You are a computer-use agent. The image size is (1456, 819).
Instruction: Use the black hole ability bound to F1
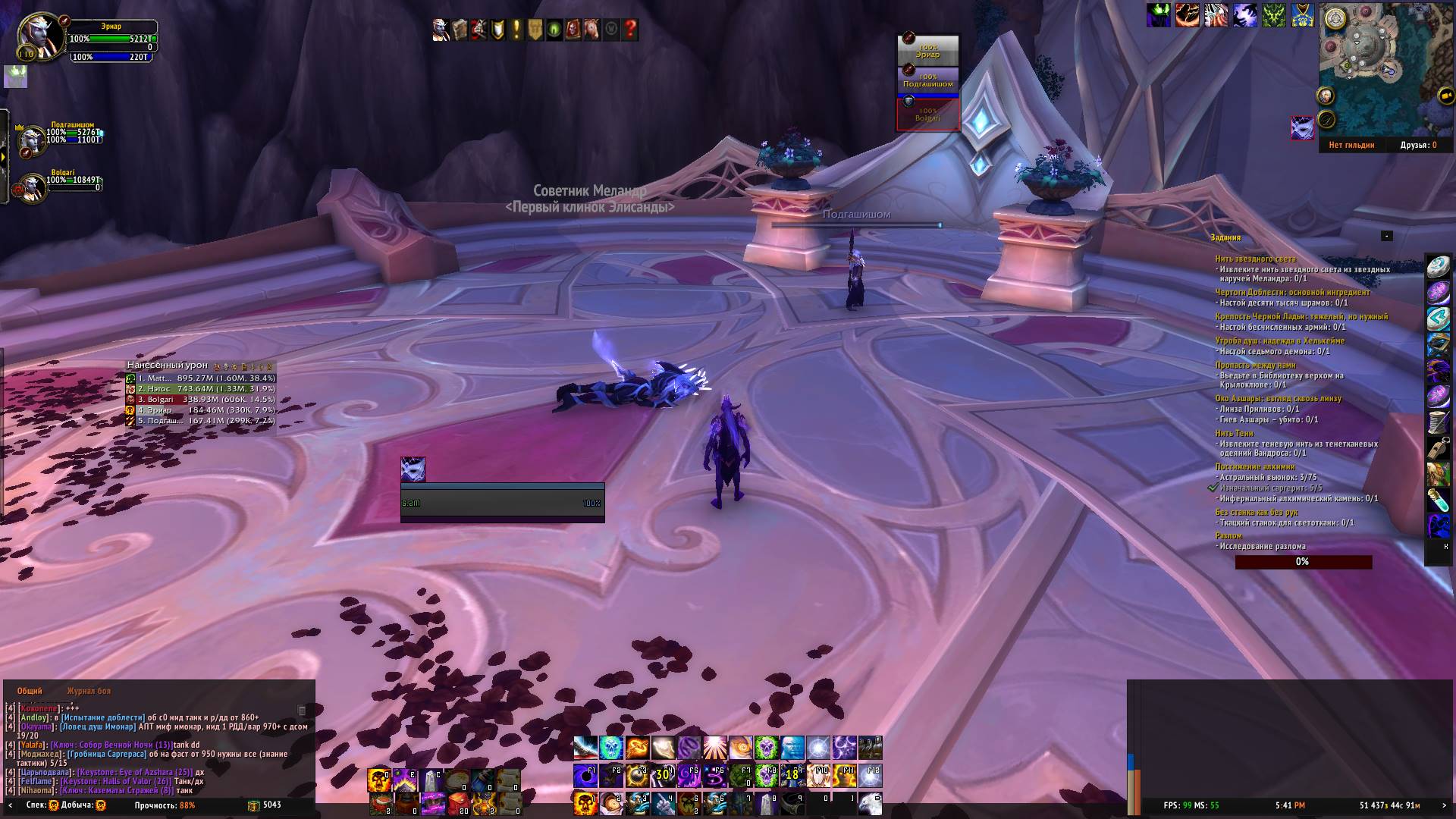tap(585, 776)
